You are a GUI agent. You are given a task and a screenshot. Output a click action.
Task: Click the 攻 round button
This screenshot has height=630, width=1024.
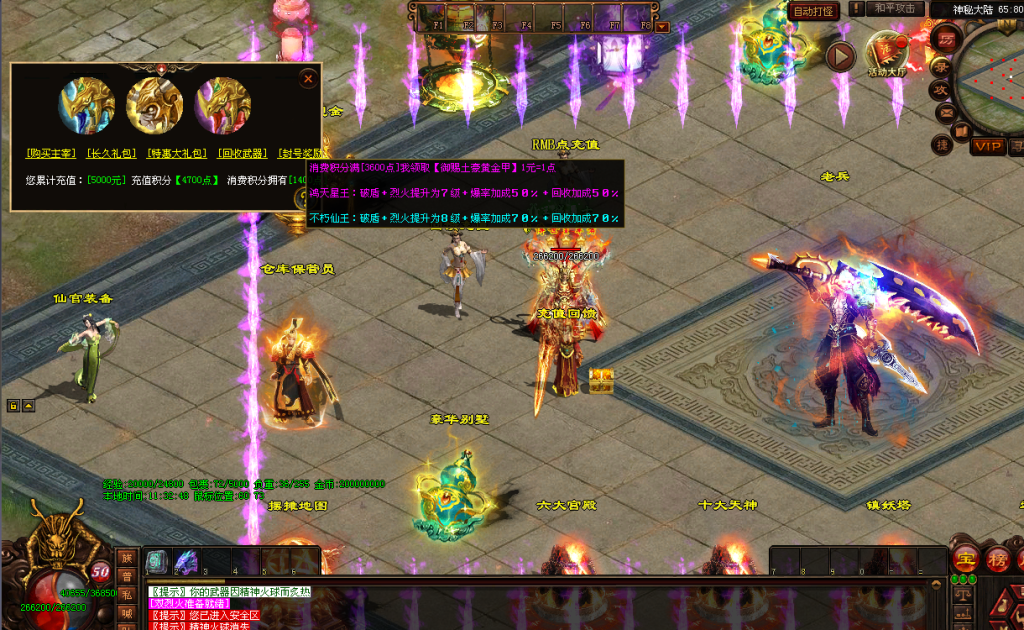[x=941, y=89]
